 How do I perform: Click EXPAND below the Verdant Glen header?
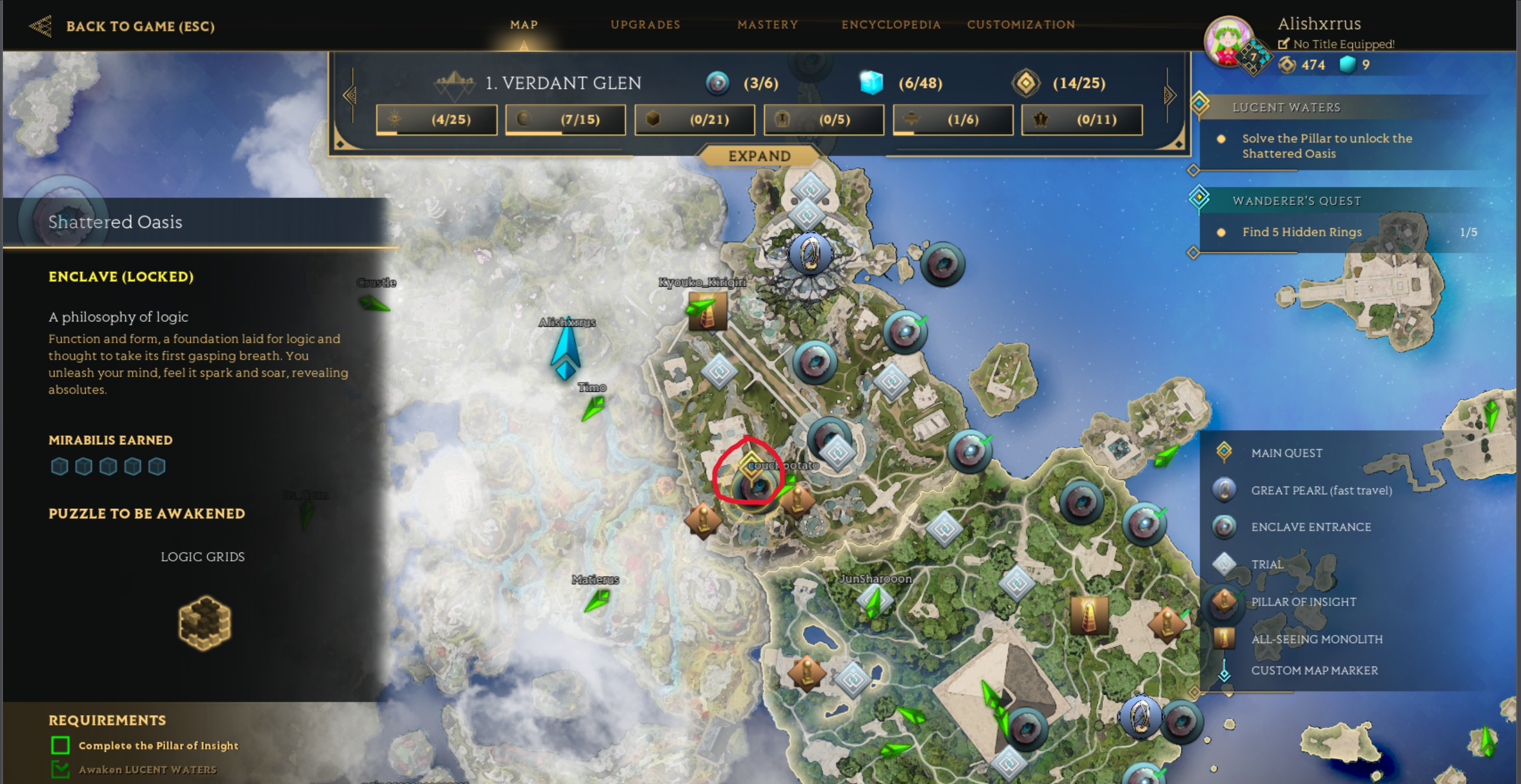click(x=758, y=156)
